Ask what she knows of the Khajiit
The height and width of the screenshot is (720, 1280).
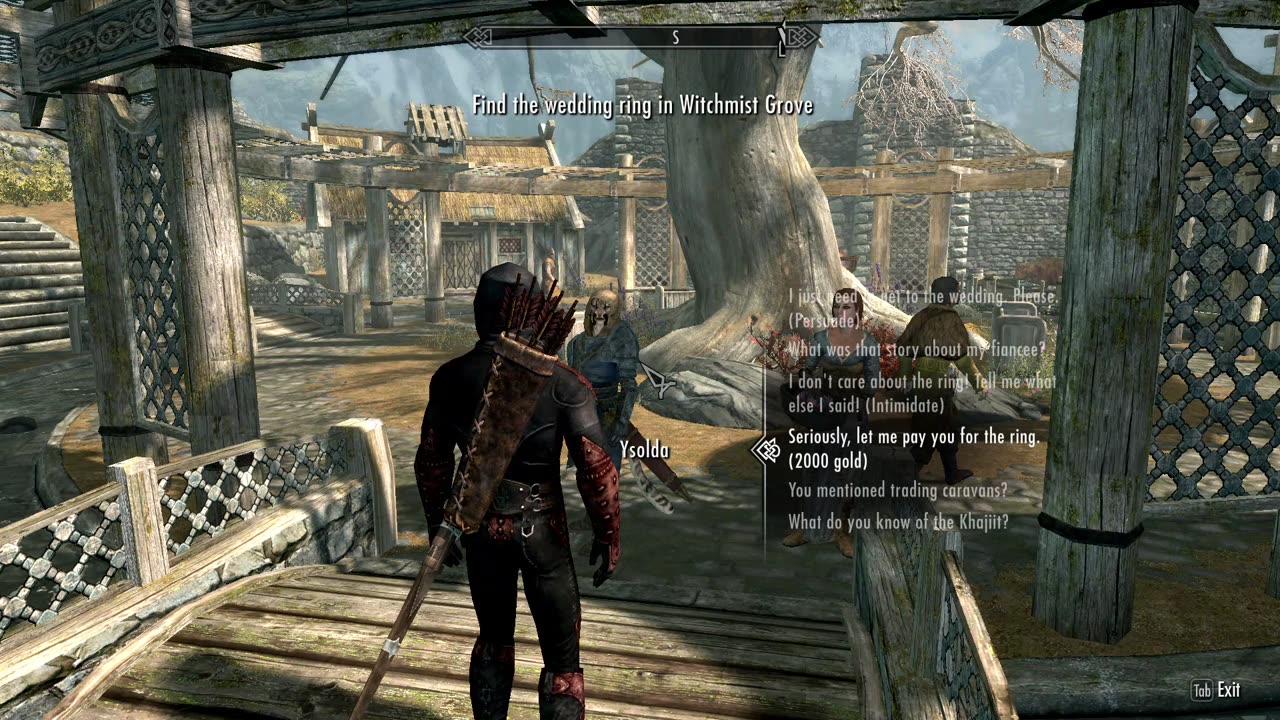[x=897, y=521]
